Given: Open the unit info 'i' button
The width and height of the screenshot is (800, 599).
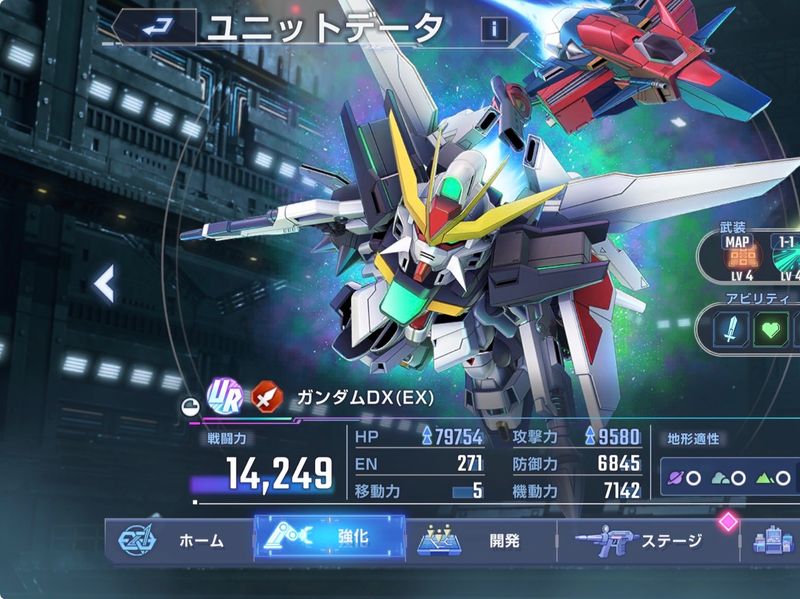Looking at the screenshot, I should (493, 29).
